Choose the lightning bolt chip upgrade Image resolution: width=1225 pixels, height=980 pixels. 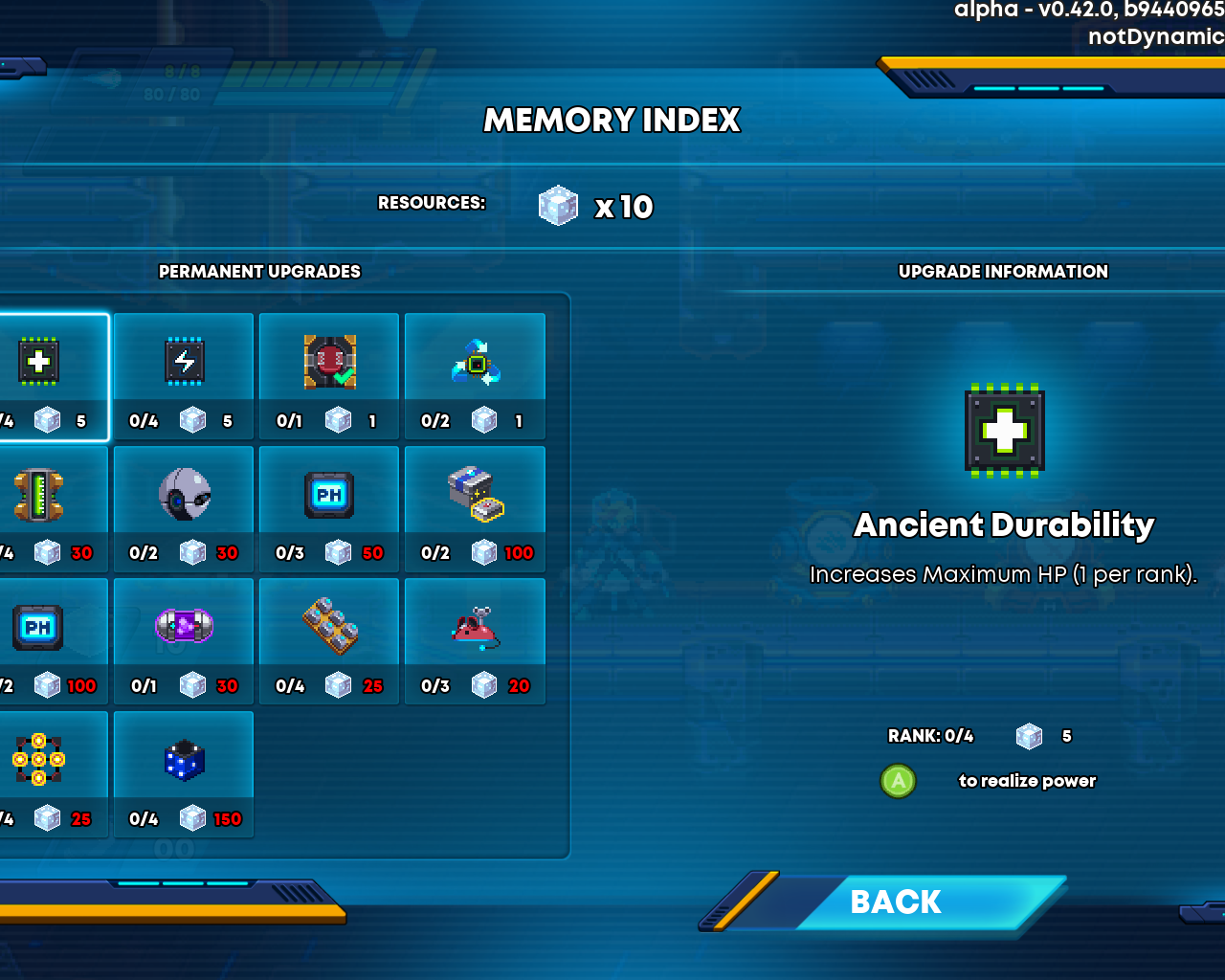pyautogui.click(x=184, y=375)
